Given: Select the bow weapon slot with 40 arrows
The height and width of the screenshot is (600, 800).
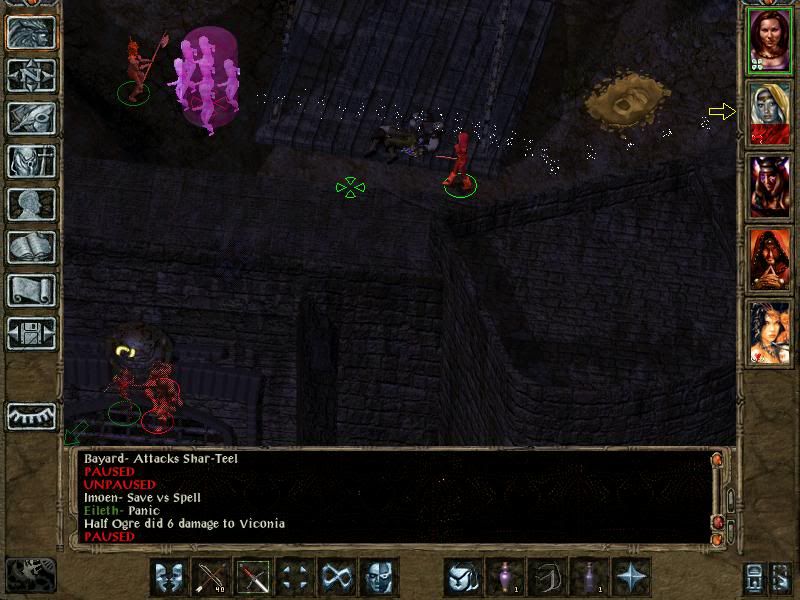Looking at the screenshot, I should 212,577.
